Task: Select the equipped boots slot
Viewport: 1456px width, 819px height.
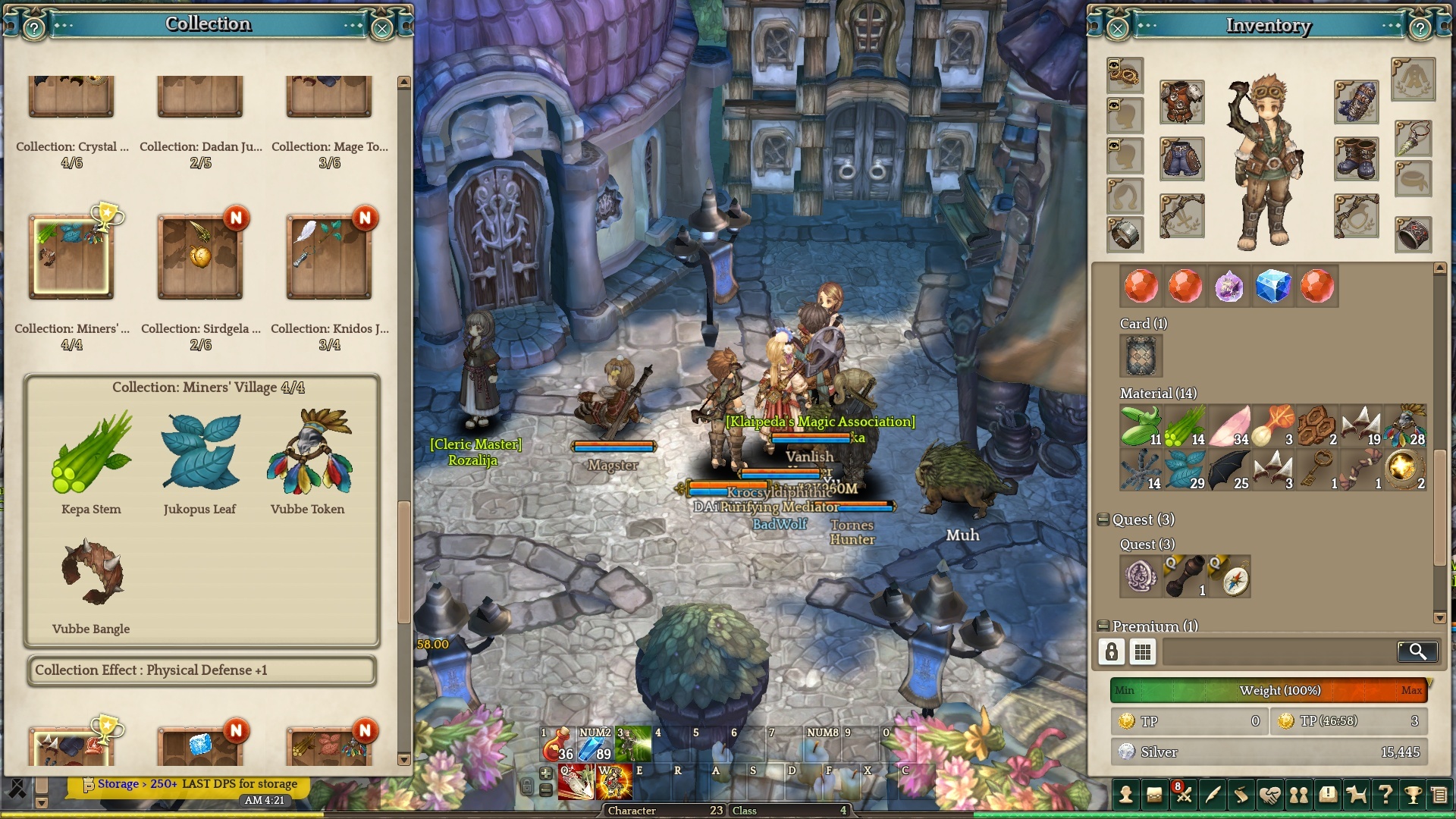Action: point(1356,158)
